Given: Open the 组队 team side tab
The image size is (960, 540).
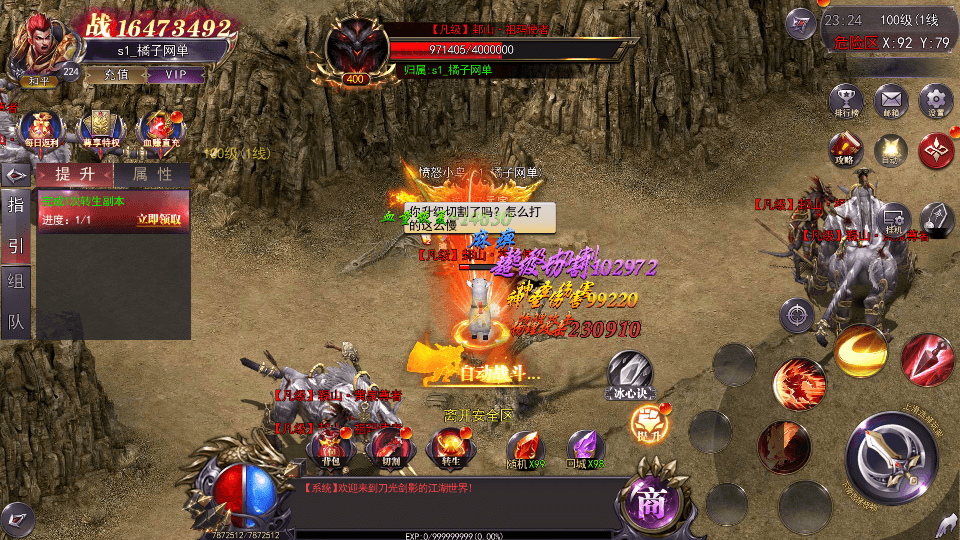Looking at the screenshot, I should click(x=16, y=301).
